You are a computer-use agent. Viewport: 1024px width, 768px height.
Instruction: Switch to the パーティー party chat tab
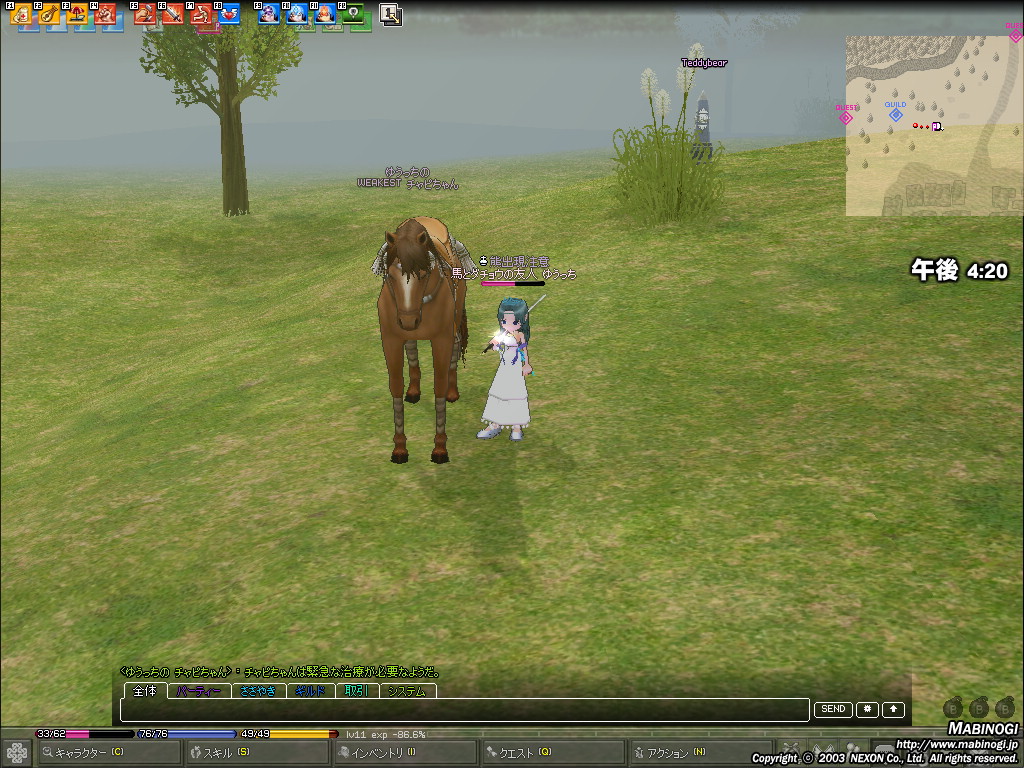(199, 691)
